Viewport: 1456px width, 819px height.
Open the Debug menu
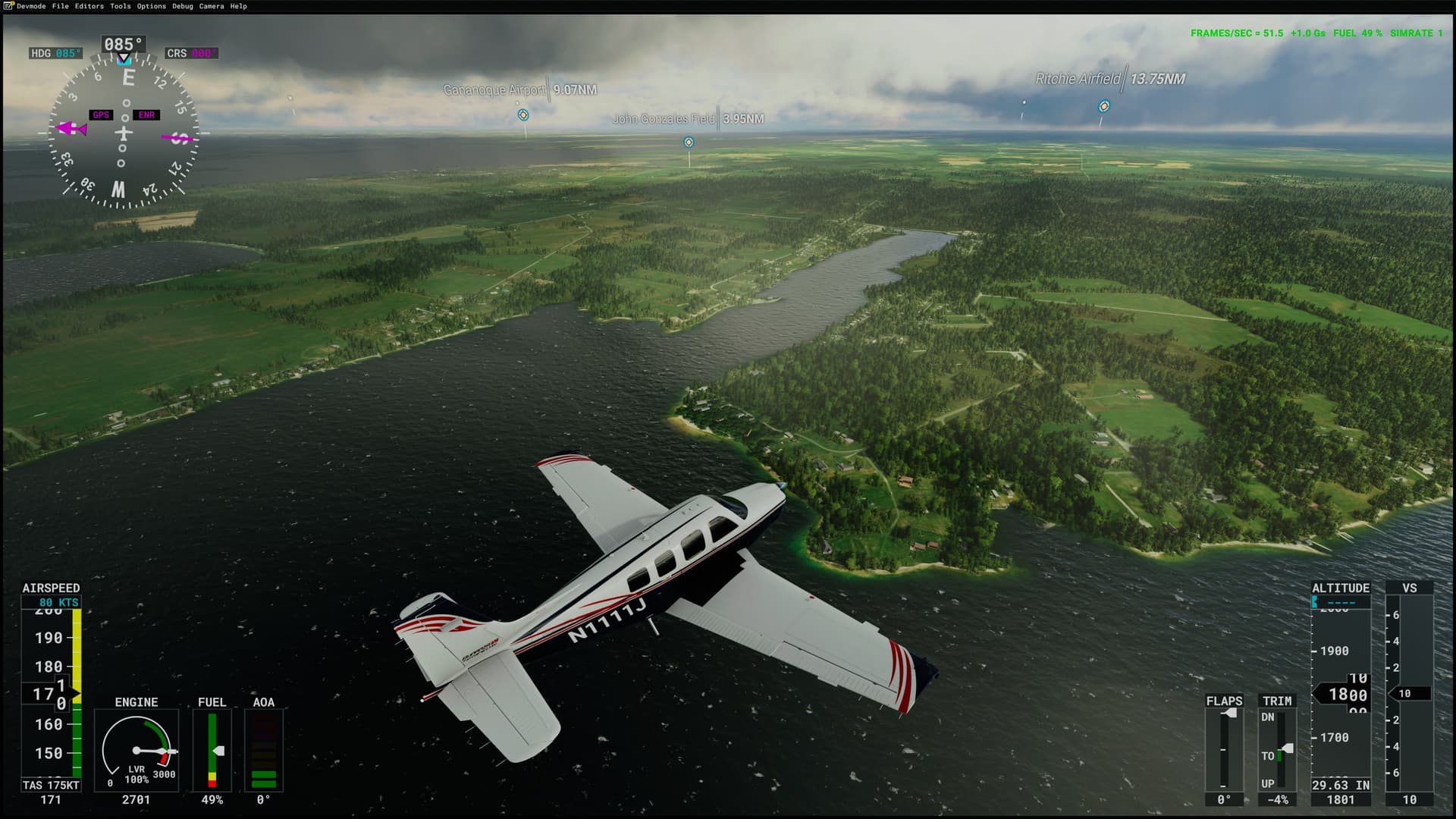point(182,6)
